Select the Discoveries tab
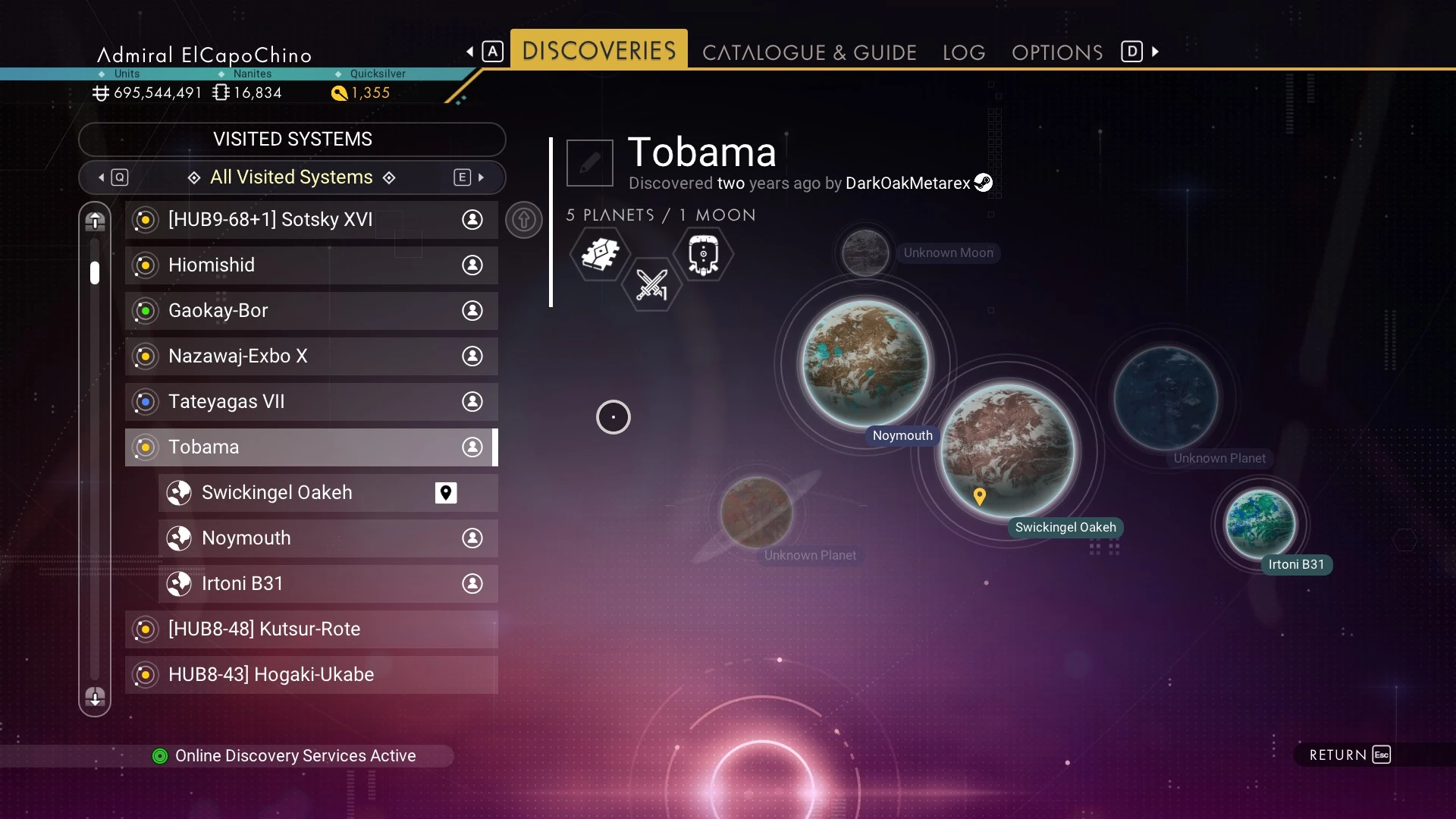Screen dimensions: 1456x819 tap(598, 50)
